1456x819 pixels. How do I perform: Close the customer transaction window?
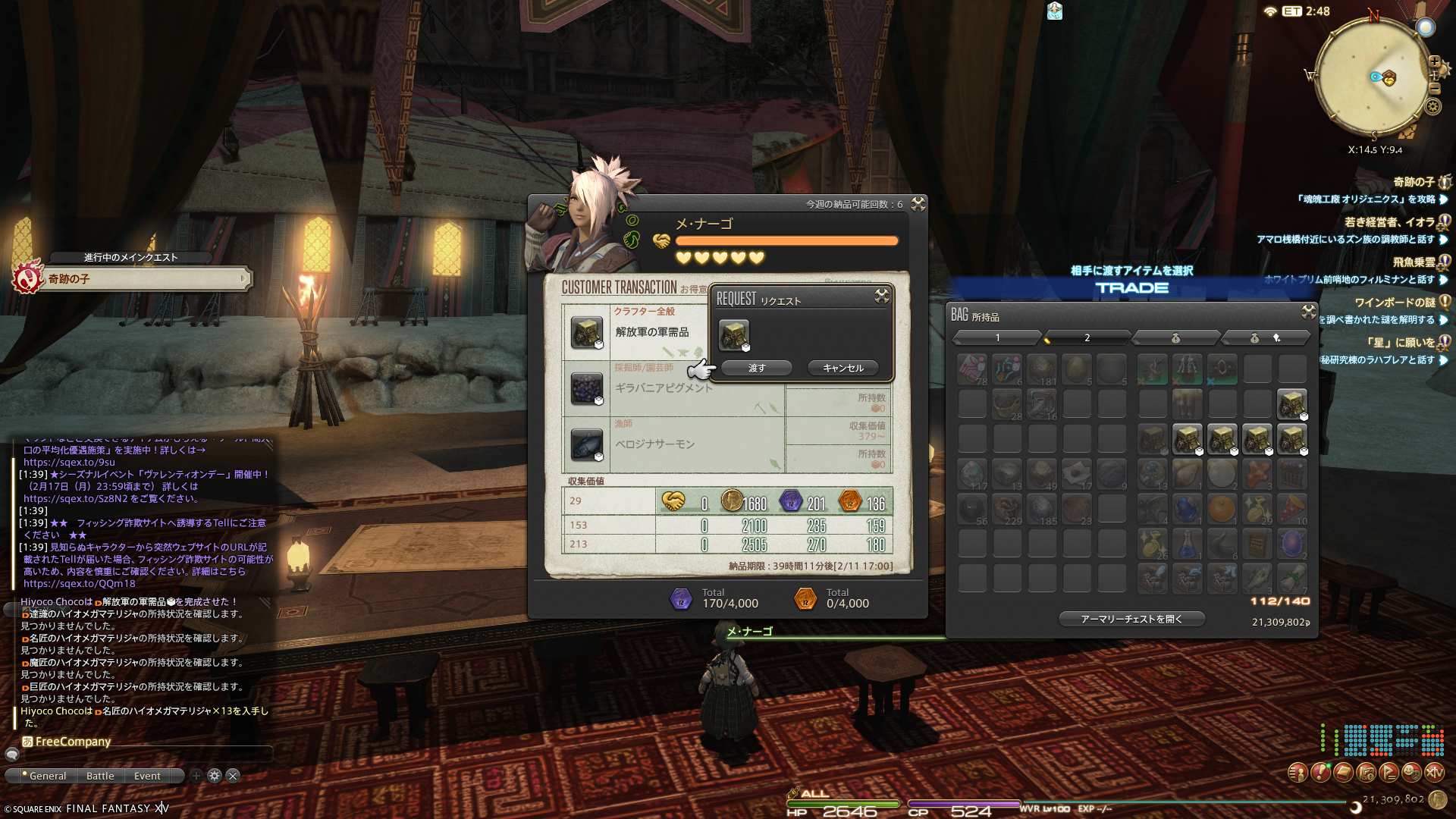(x=918, y=204)
